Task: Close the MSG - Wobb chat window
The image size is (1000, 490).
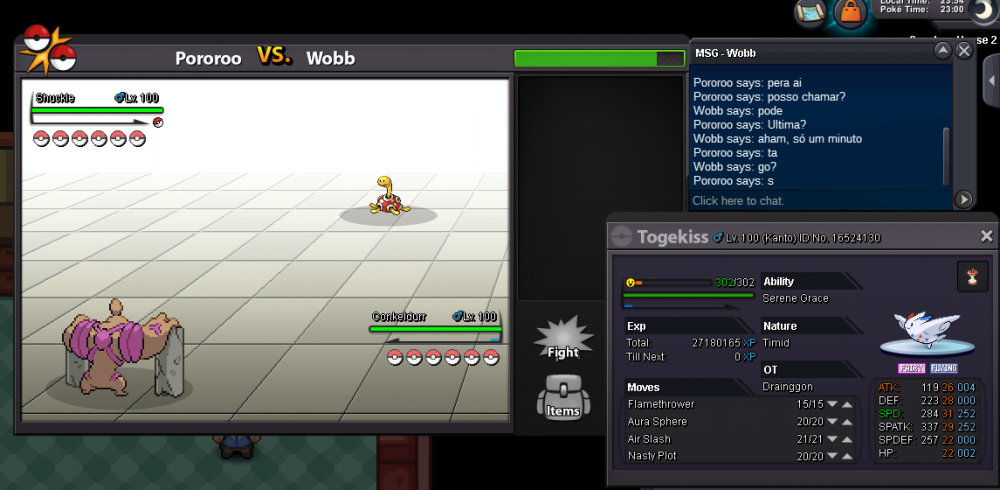Action: (x=964, y=50)
